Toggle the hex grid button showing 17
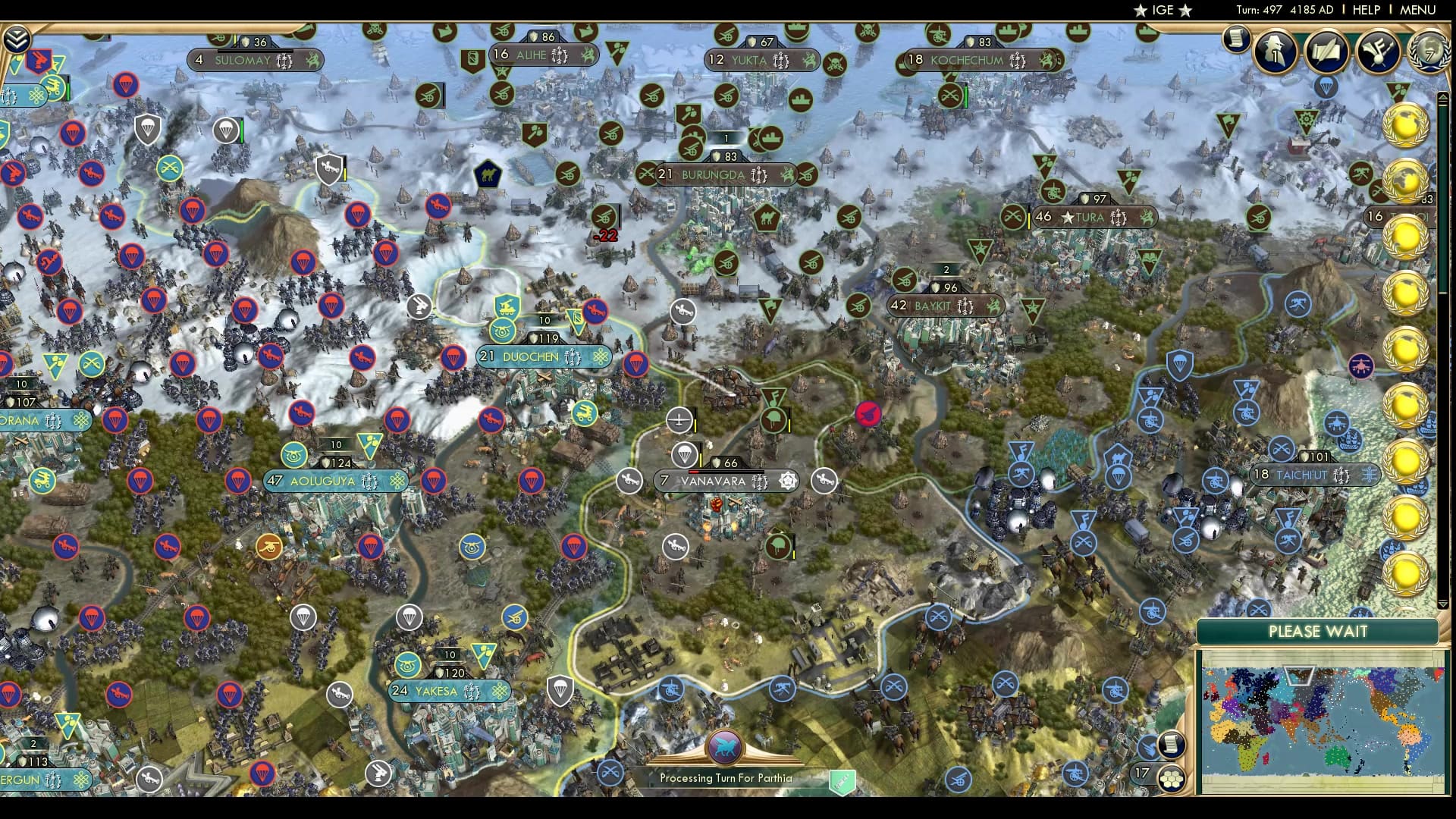Image resolution: width=1456 pixels, height=819 pixels. 1171,779
